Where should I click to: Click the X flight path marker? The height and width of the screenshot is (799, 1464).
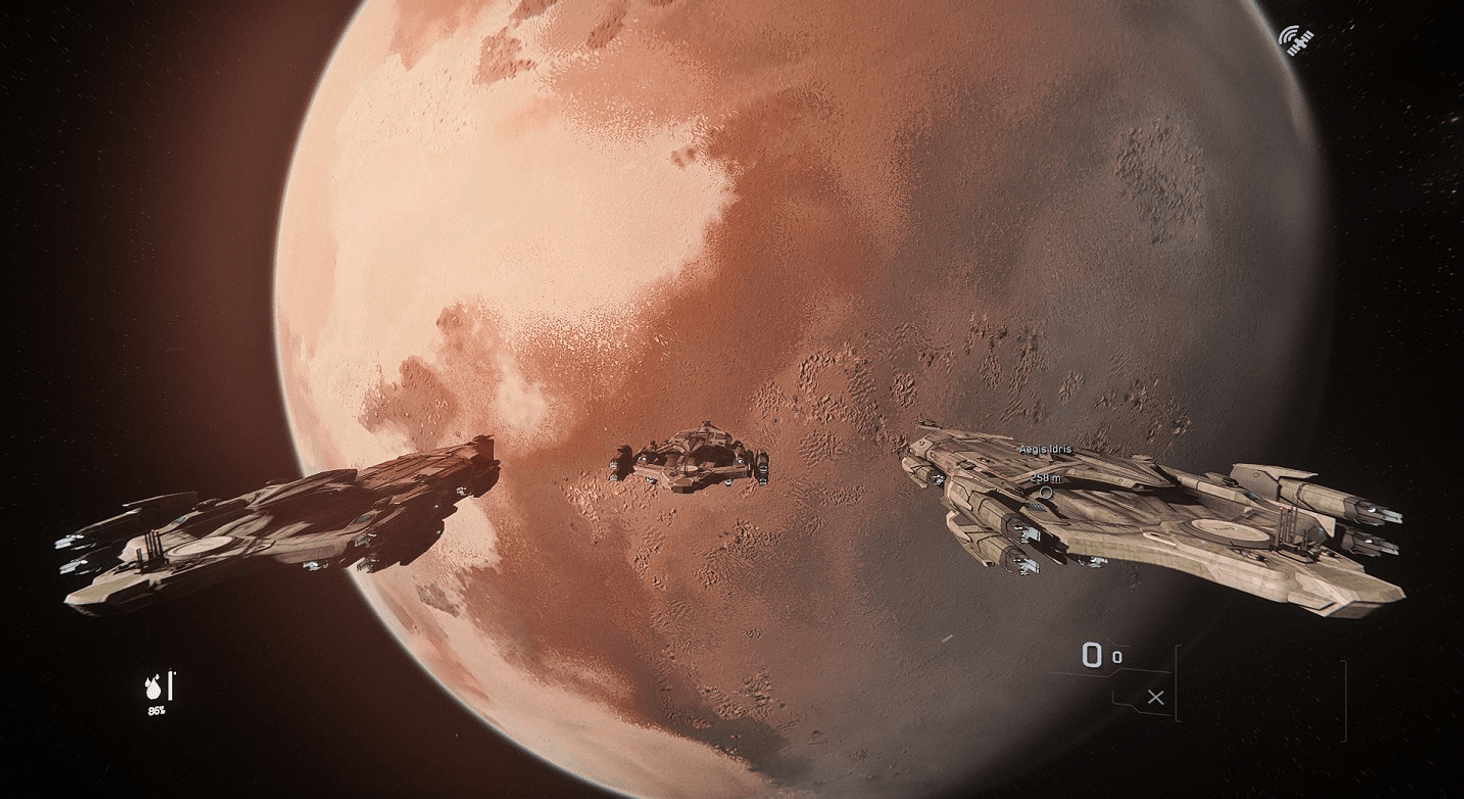click(x=1157, y=696)
